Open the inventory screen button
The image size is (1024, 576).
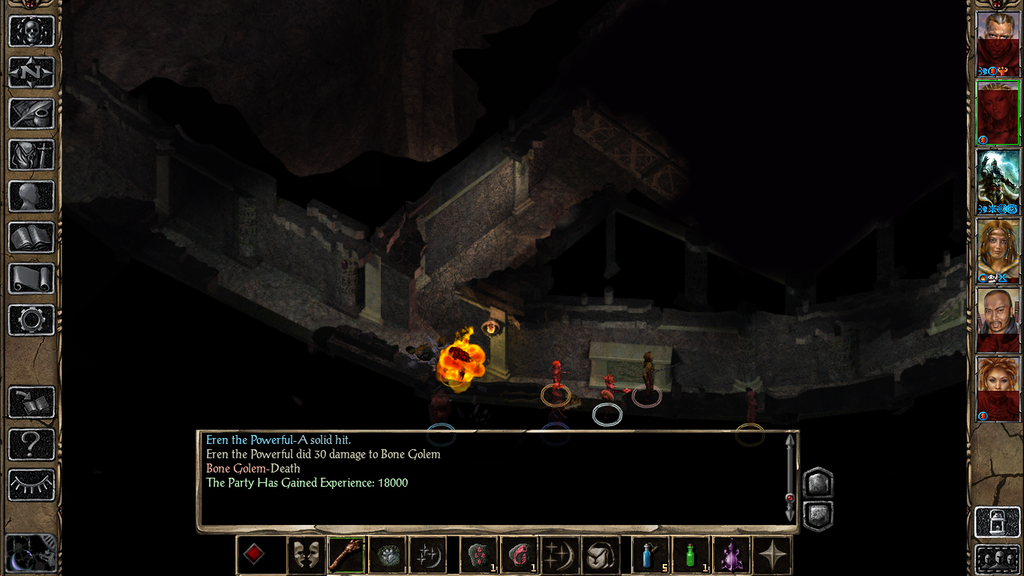pyautogui.click(x=31, y=155)
